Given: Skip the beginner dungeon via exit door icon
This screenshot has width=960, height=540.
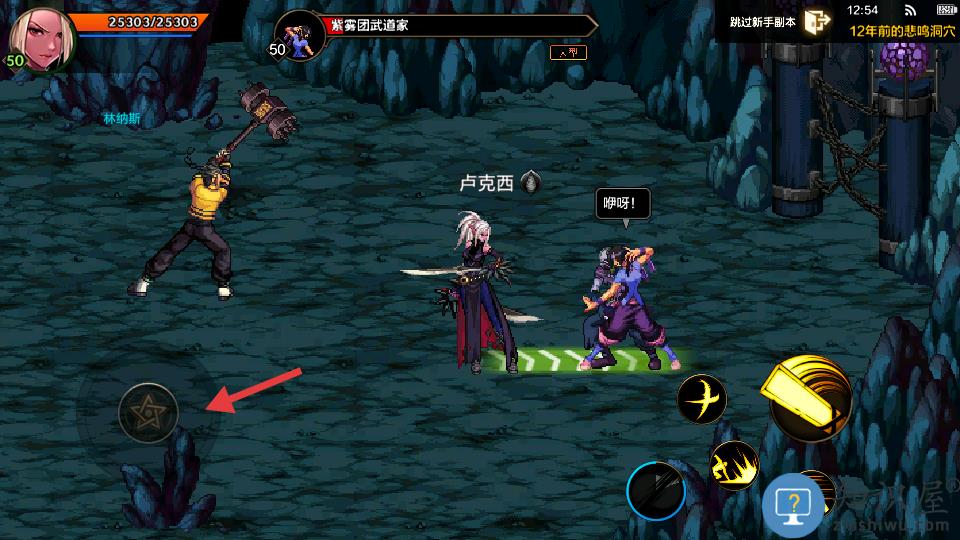Looking at the screenshot, I should (817, 22).
